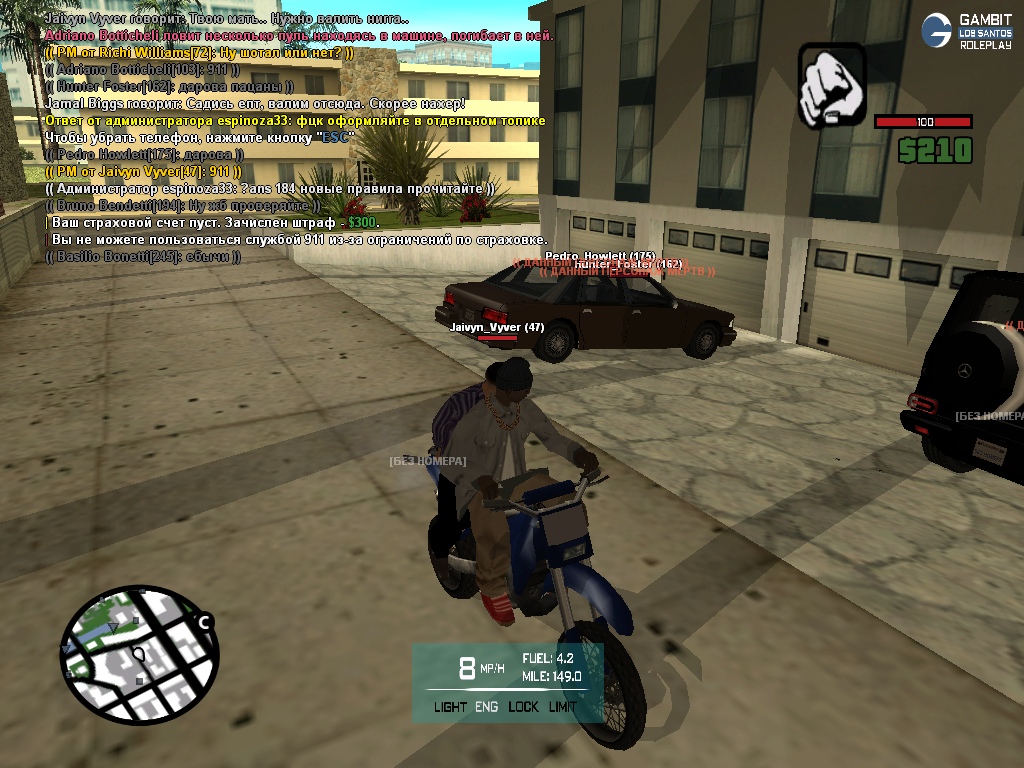Toggle the LIGHT indicator on the speedometer
Image resolution: width=1024 pixels, height=768 pixels.
(450, 707)
